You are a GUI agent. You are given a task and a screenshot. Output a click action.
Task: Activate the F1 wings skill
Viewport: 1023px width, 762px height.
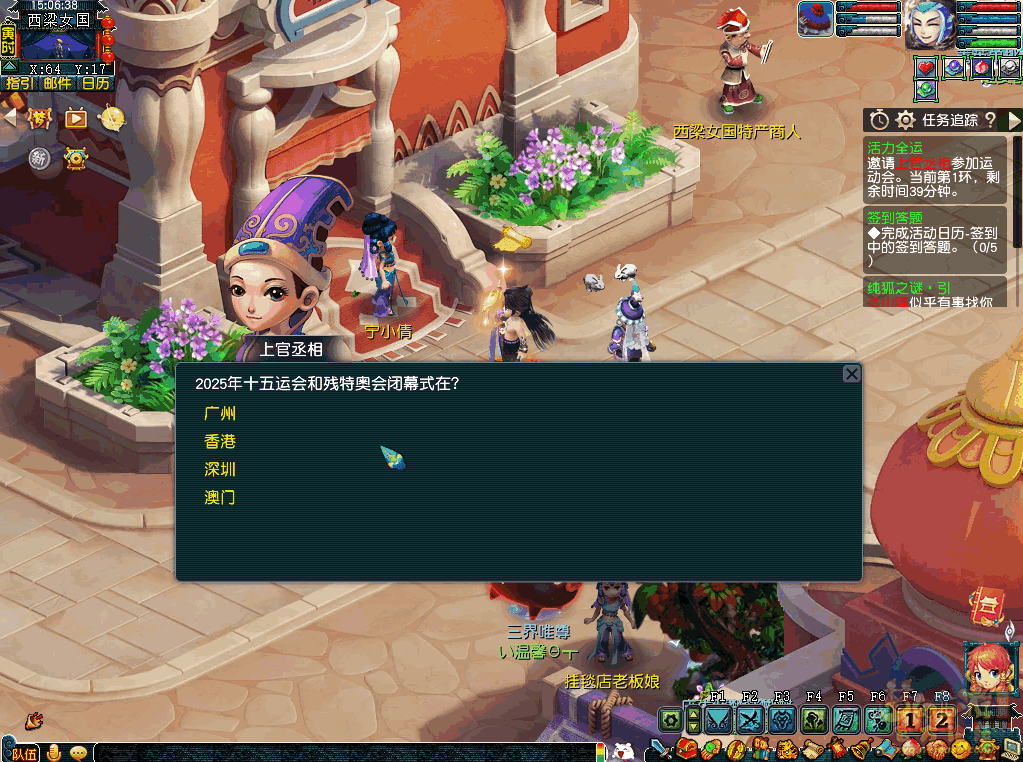[x=718, y=720]
